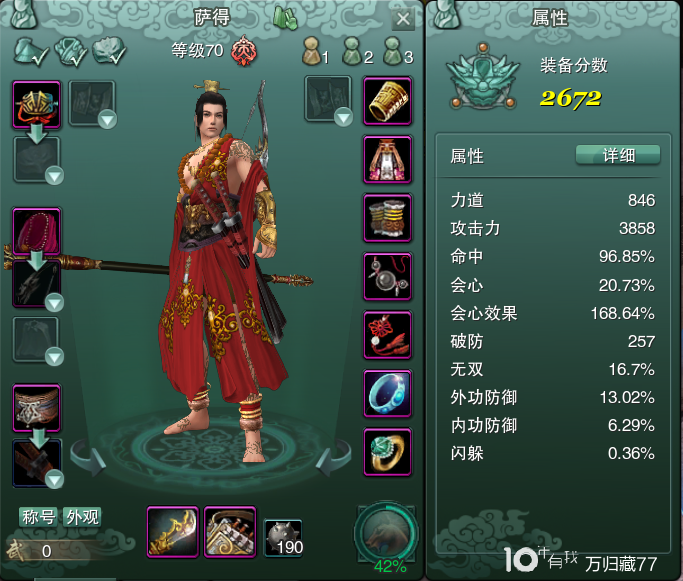Click the green gem gold ring slot

click(x=387, y=450)
